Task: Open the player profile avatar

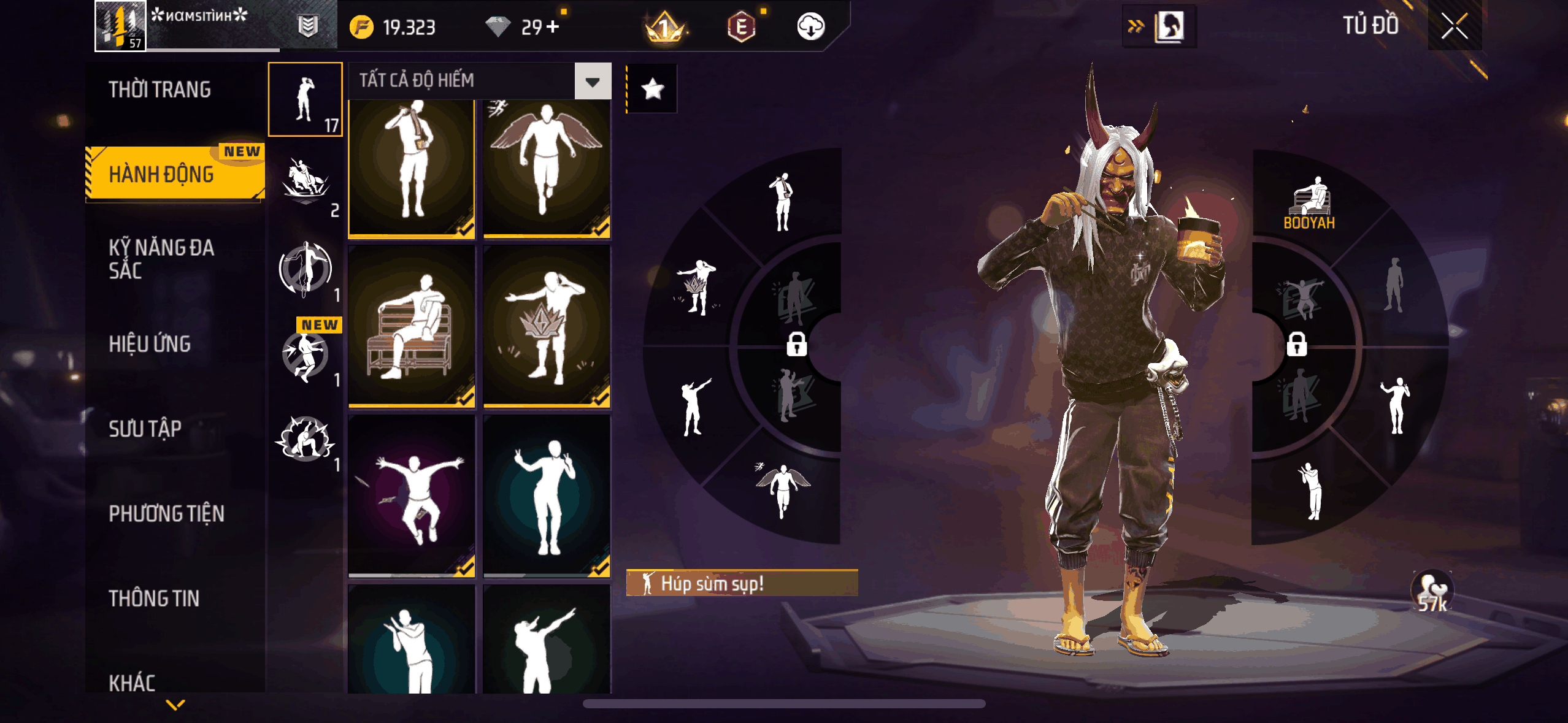Action: point(120,26)
